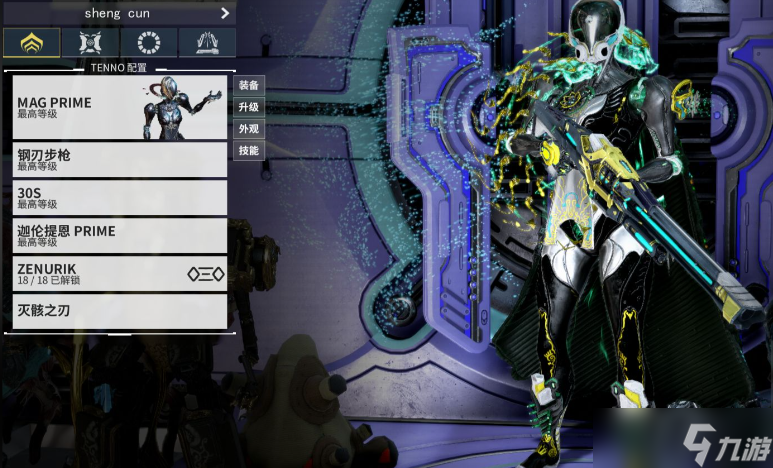Select the circular ring icon tab
The width and height of the screenshot is (773, 468).
click(148, 43)
